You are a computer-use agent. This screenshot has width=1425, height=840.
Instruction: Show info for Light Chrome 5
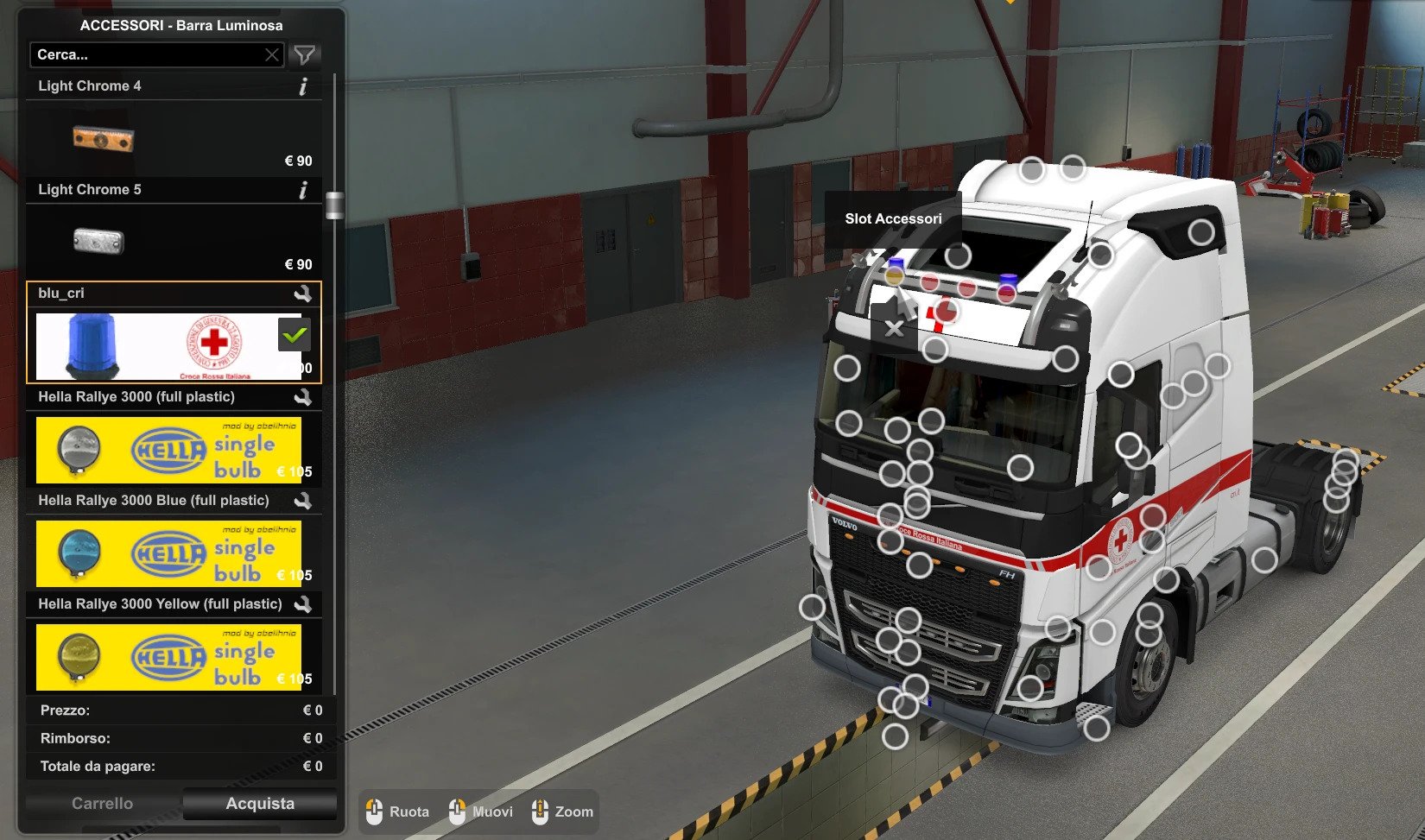tap(302, 190)
